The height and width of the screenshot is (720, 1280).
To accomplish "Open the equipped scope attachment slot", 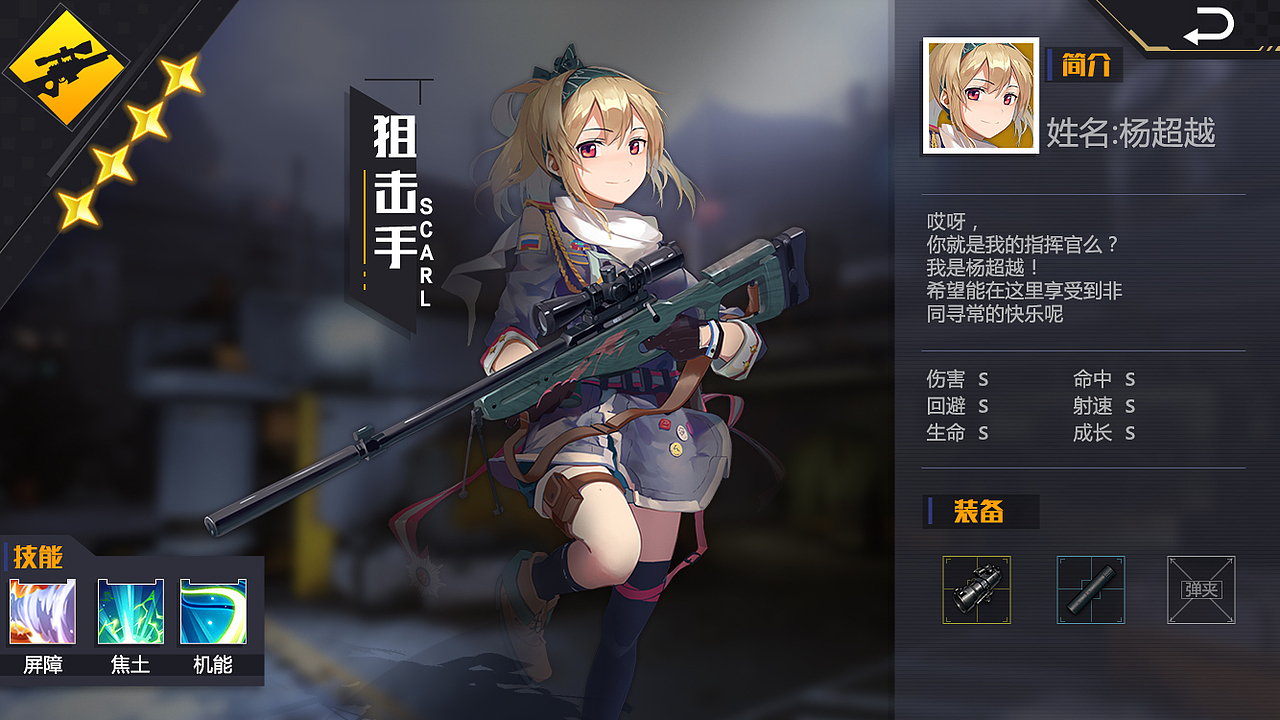I will point(978,590).
